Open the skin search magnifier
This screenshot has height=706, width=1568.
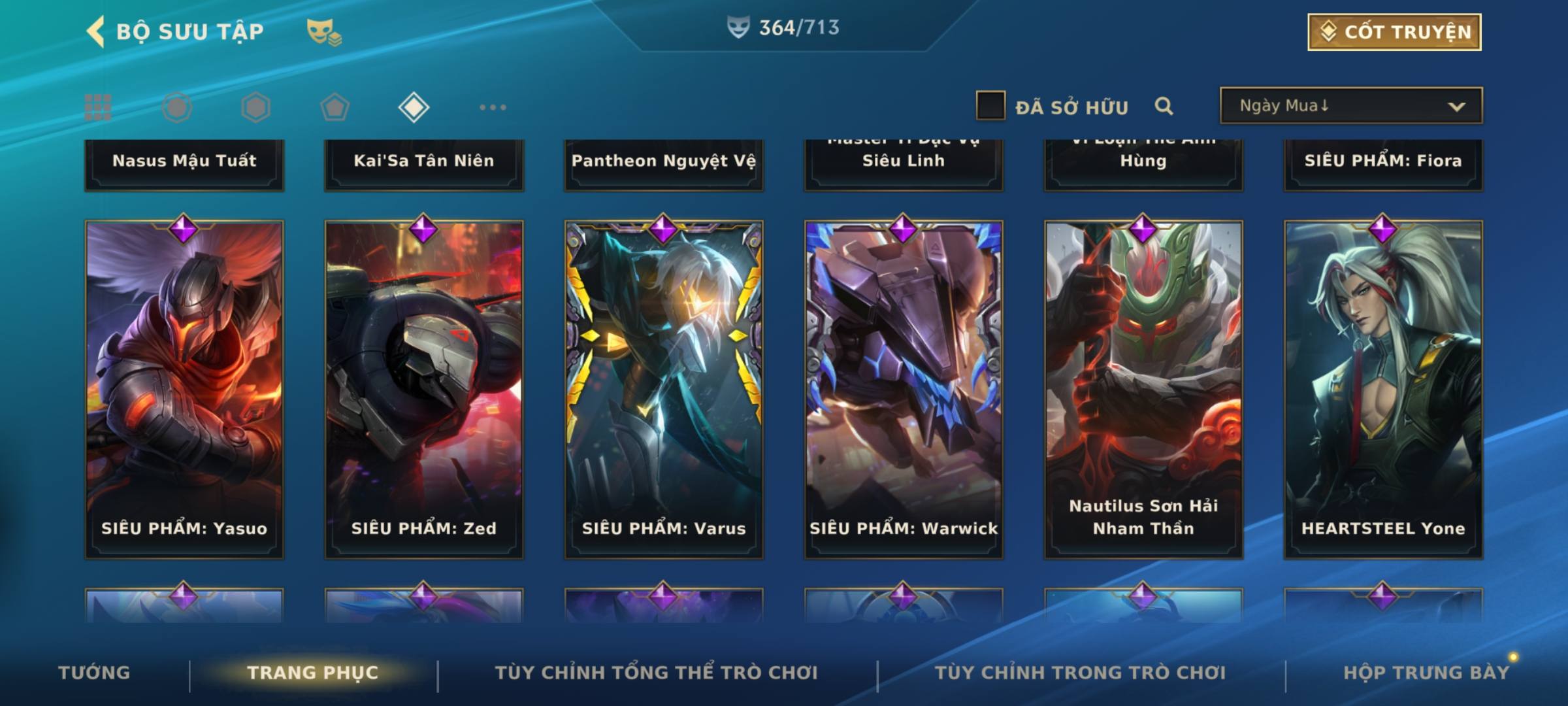click(1164, 106)
